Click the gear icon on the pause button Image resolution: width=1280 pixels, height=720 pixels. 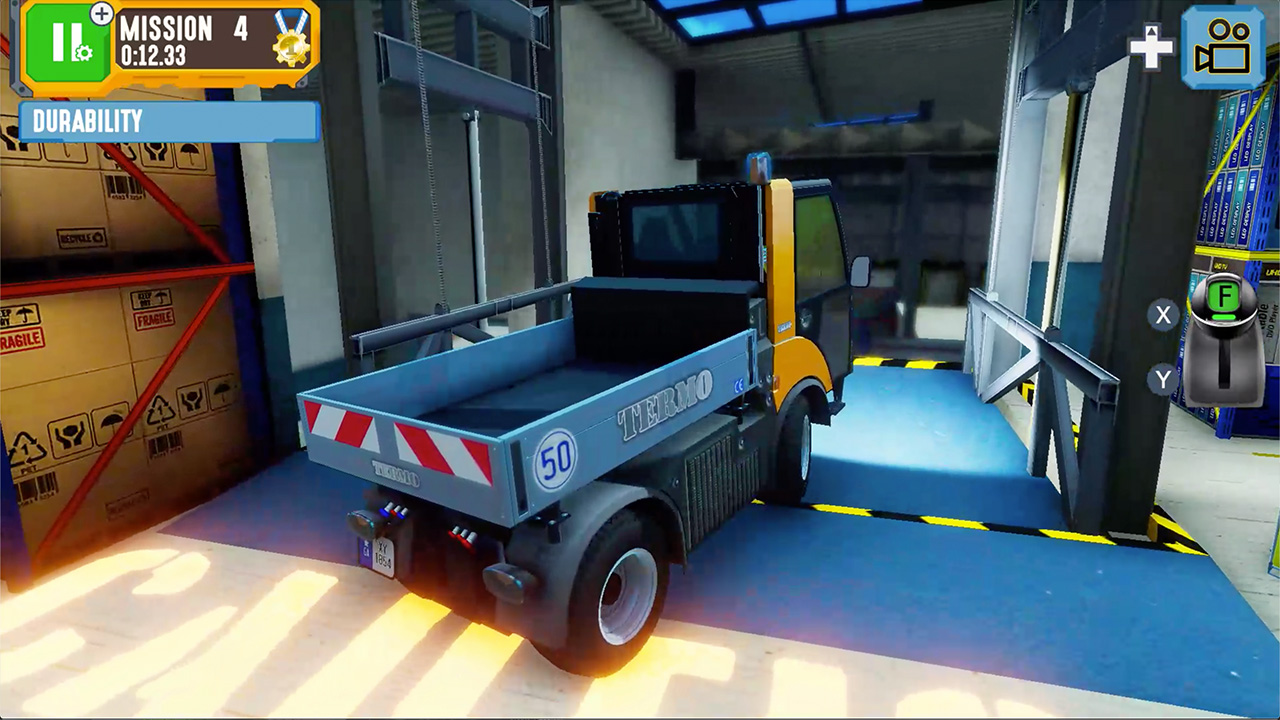(x=84, y=53)
